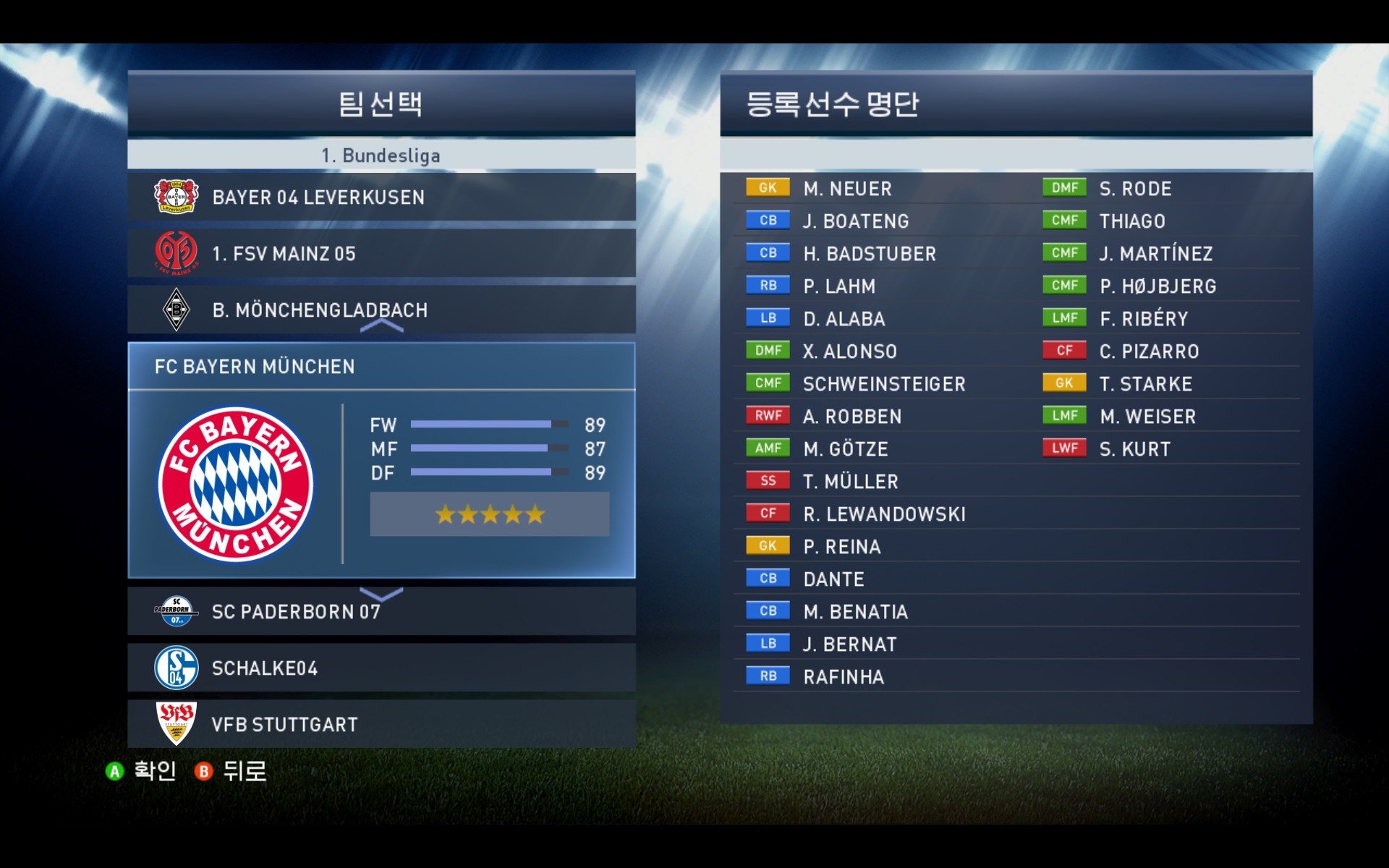The height and width of the screenshot is (868, 1389).
Task: Choose the Schalke04 team row
Action: [x=381, y=668]
